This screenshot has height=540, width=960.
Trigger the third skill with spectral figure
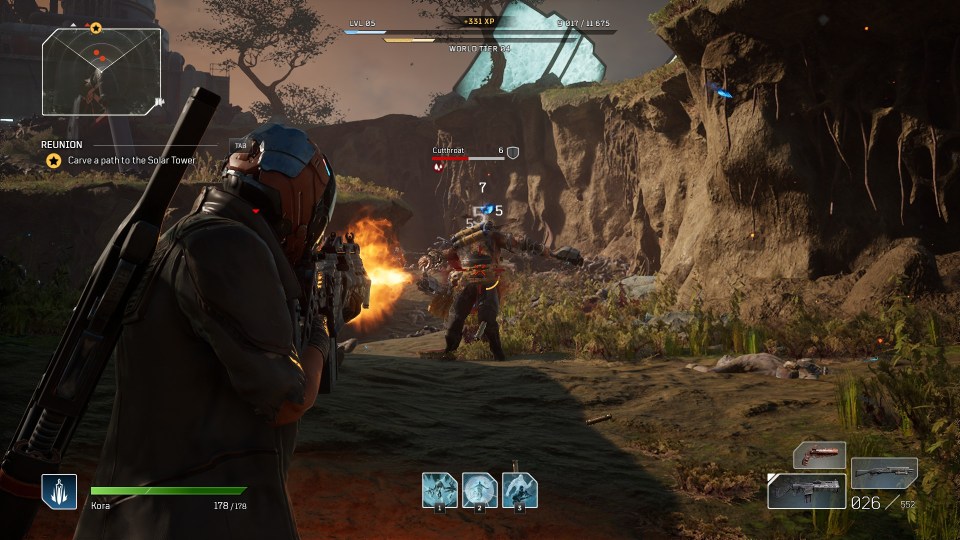tap(519, 490)
